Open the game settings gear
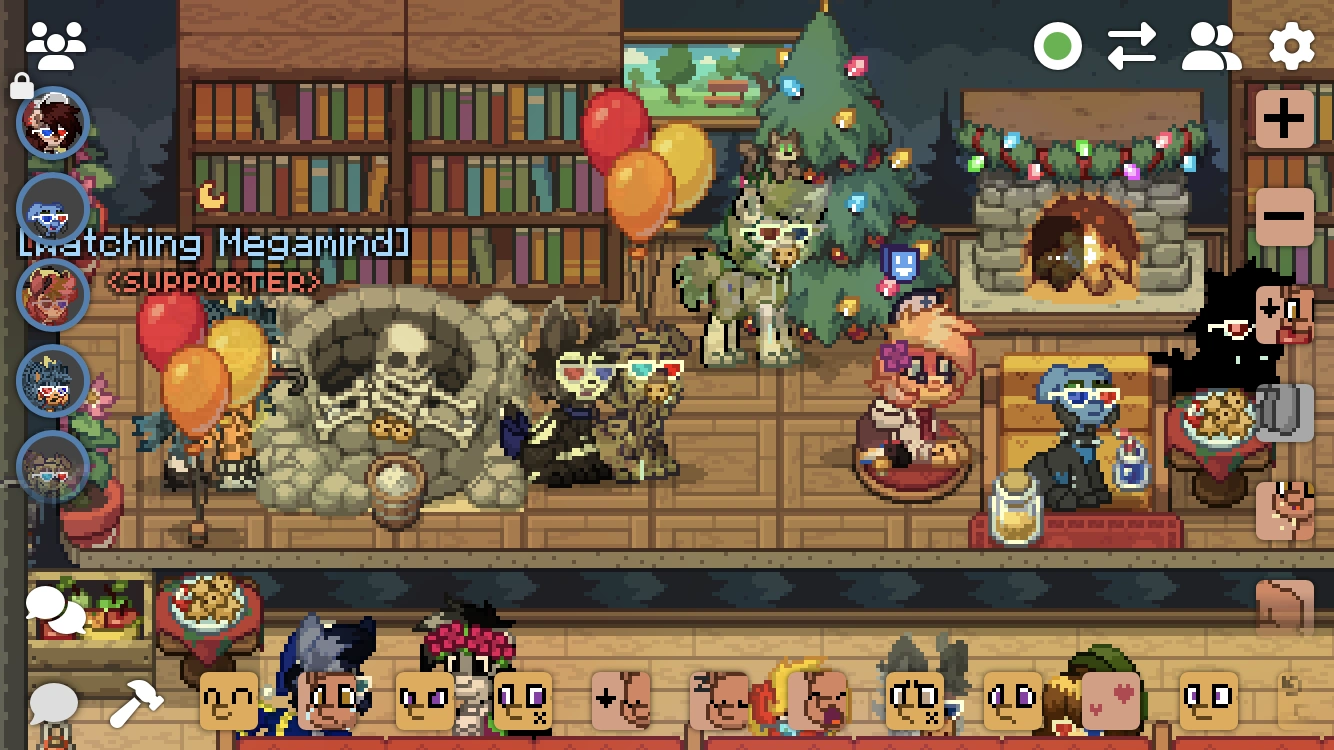The width and height of the screenshot is (1334, 750). [1290, 44]
